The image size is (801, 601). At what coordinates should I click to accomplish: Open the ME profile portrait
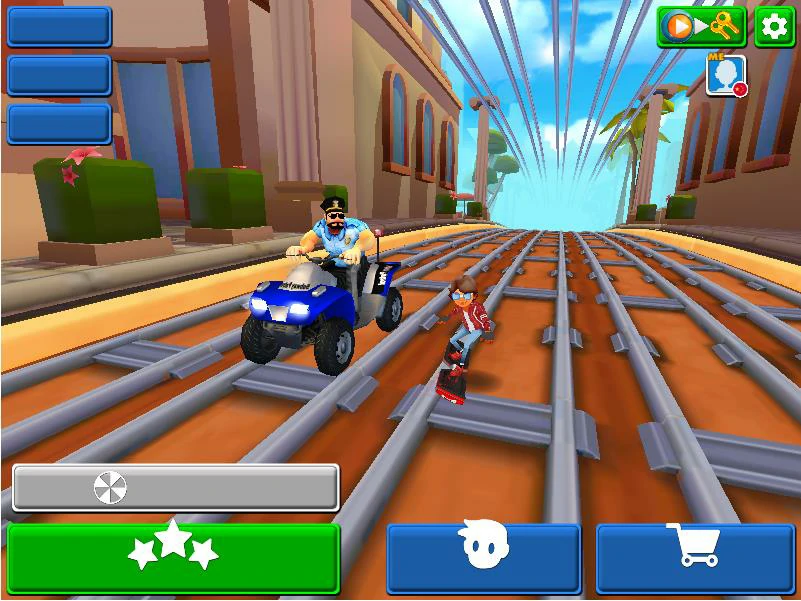(x=725, y=76)
